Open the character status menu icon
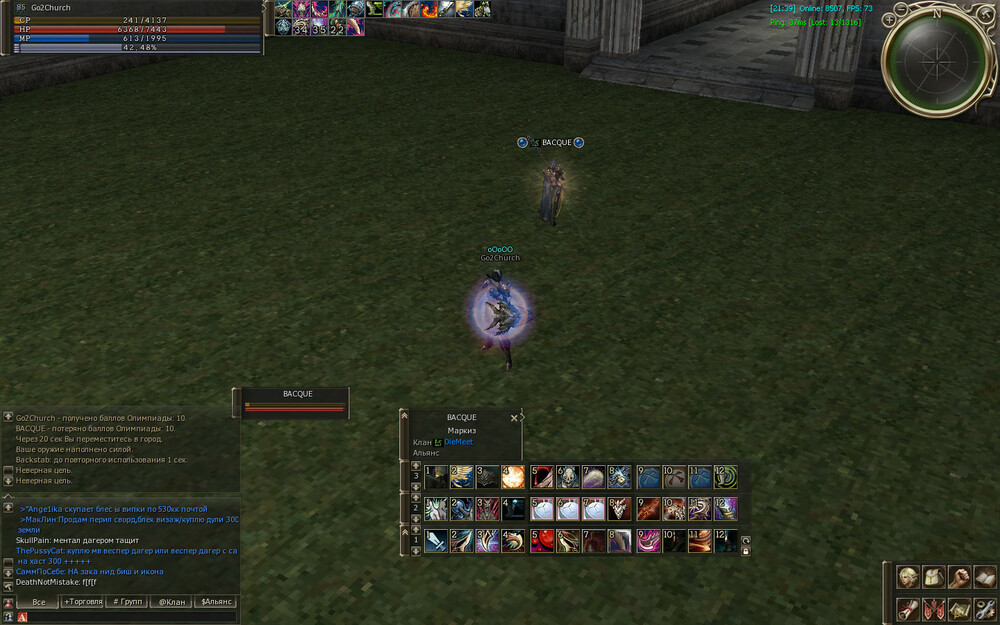 (908, 578)
